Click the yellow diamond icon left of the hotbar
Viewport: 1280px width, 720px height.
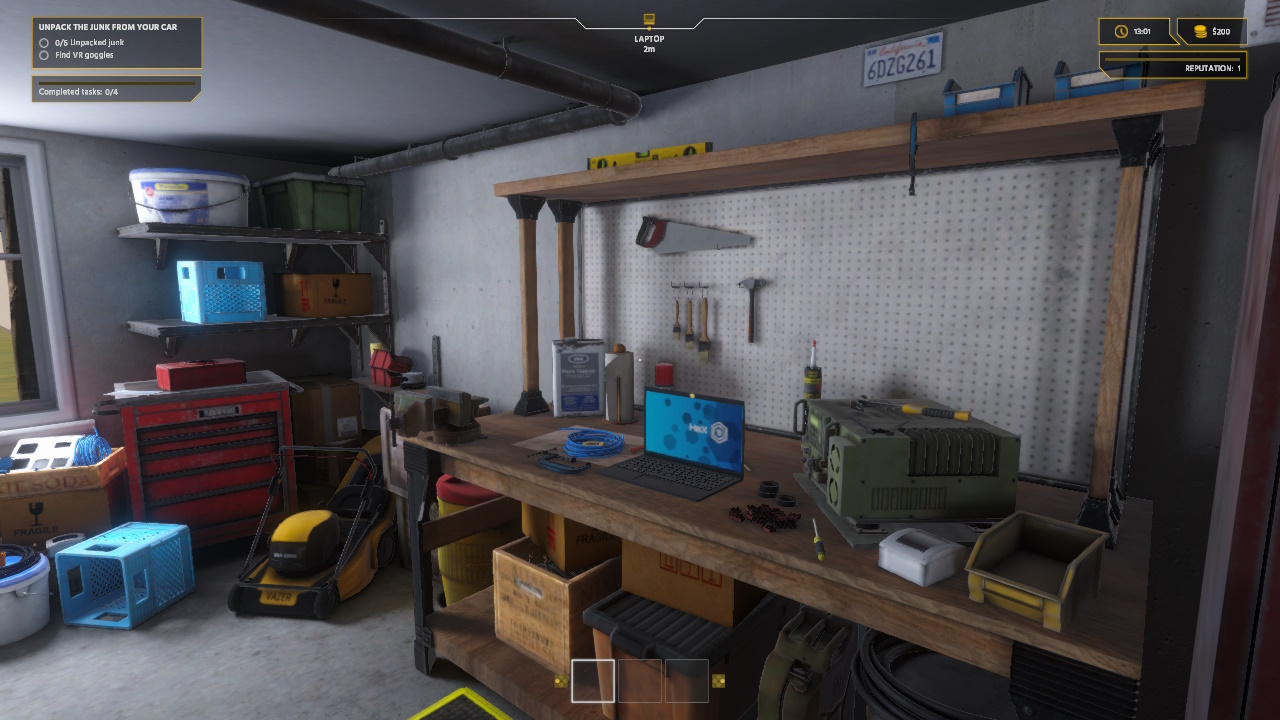tap(558, 681)
